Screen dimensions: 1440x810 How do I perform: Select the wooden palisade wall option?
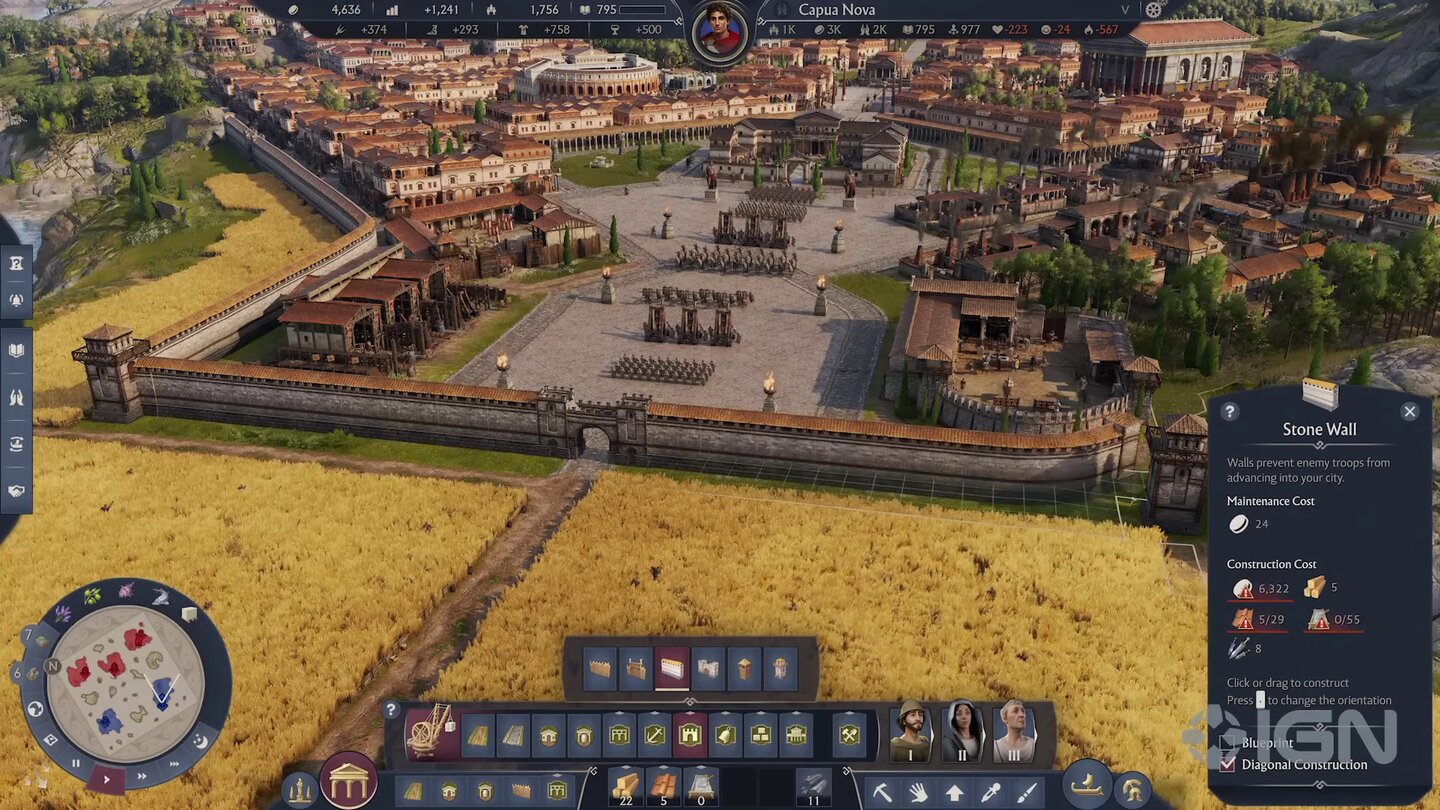click(600, 669)
